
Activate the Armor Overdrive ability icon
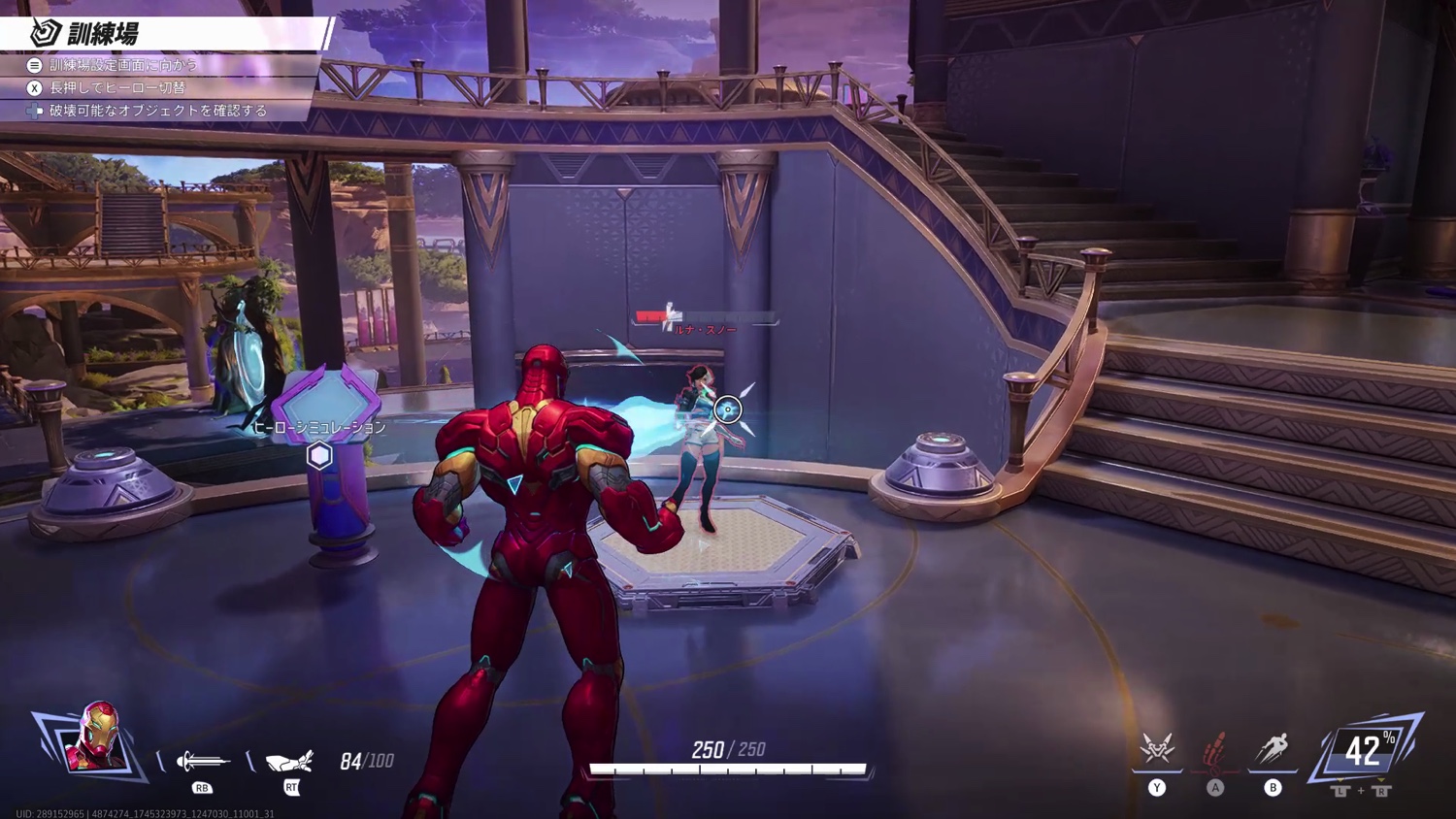point(1157,749)
